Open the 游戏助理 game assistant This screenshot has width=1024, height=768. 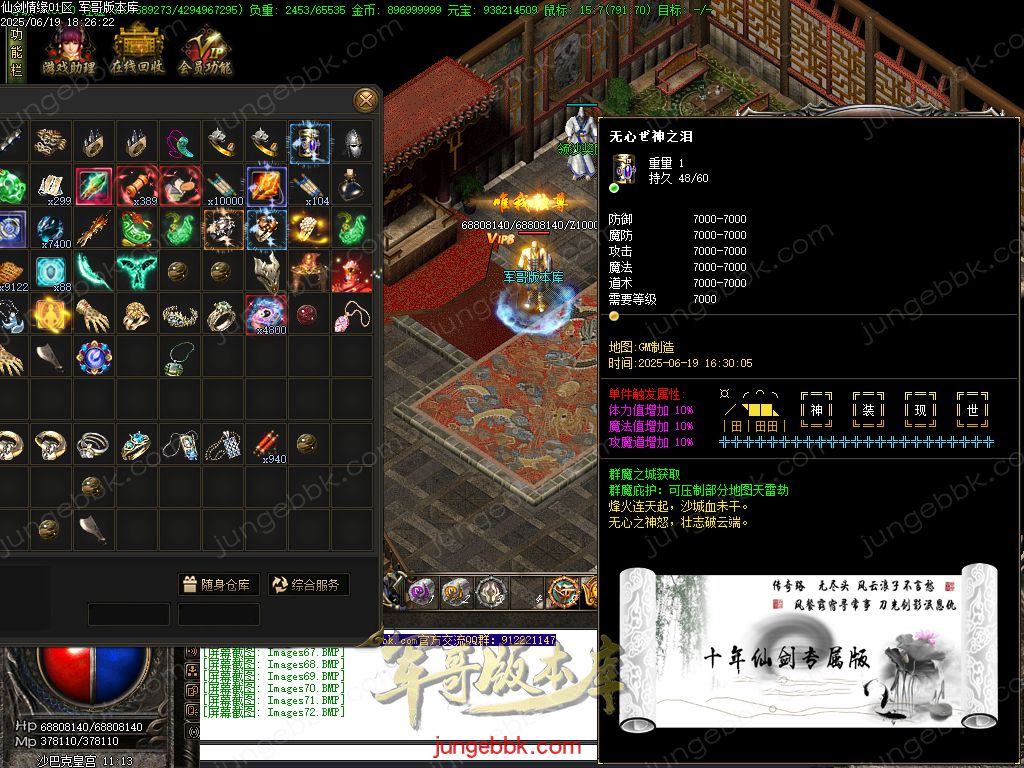tap(68, 50)
